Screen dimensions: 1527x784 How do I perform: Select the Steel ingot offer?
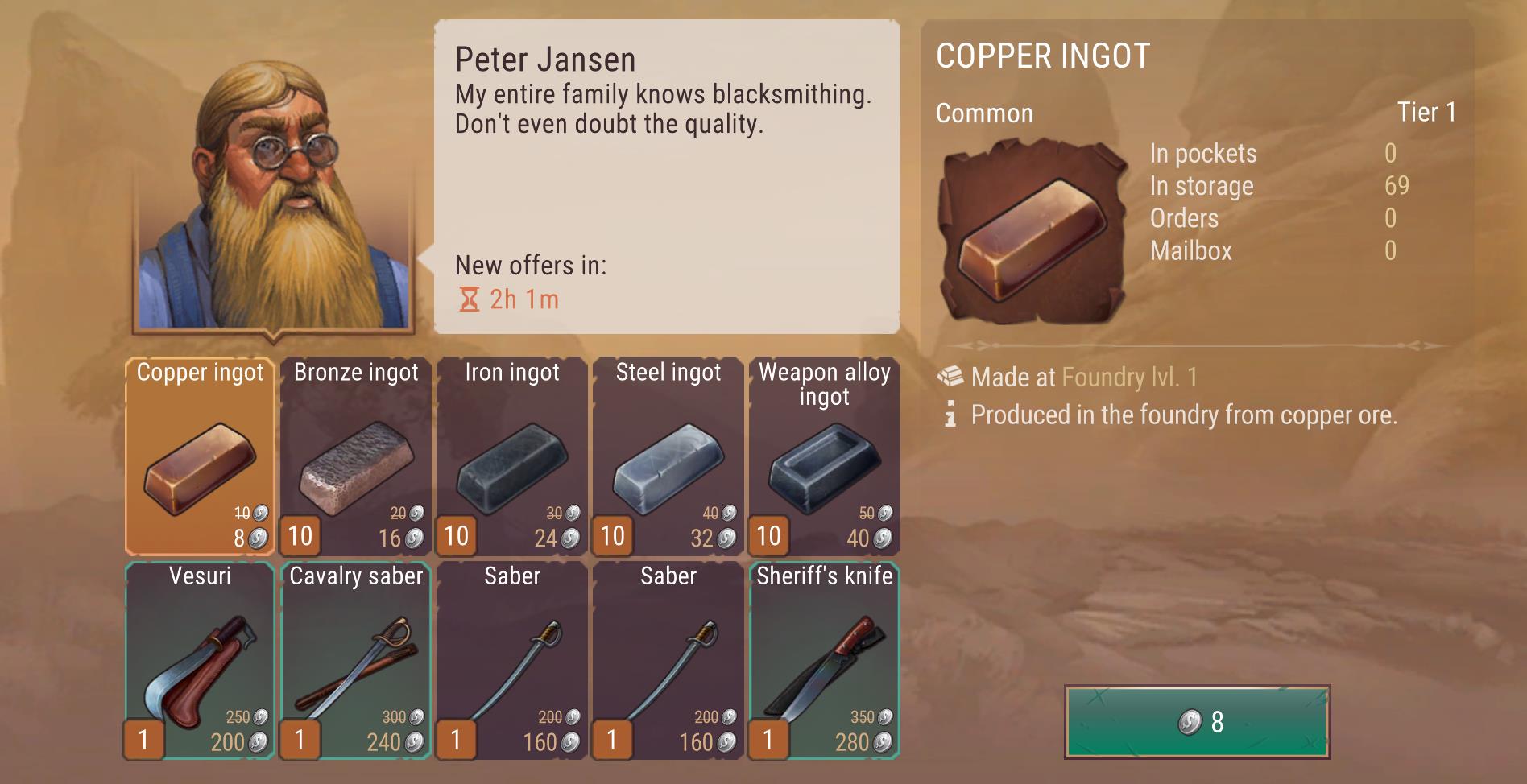click(x=667, y=455)
